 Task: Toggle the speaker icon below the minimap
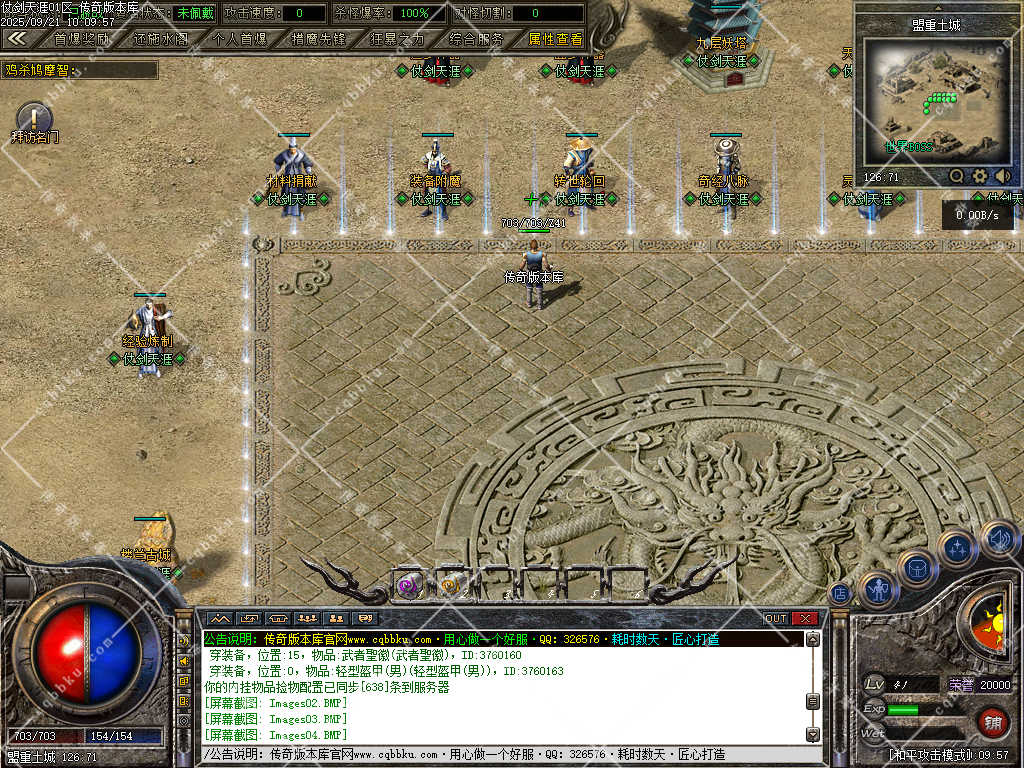[1002, 176]
